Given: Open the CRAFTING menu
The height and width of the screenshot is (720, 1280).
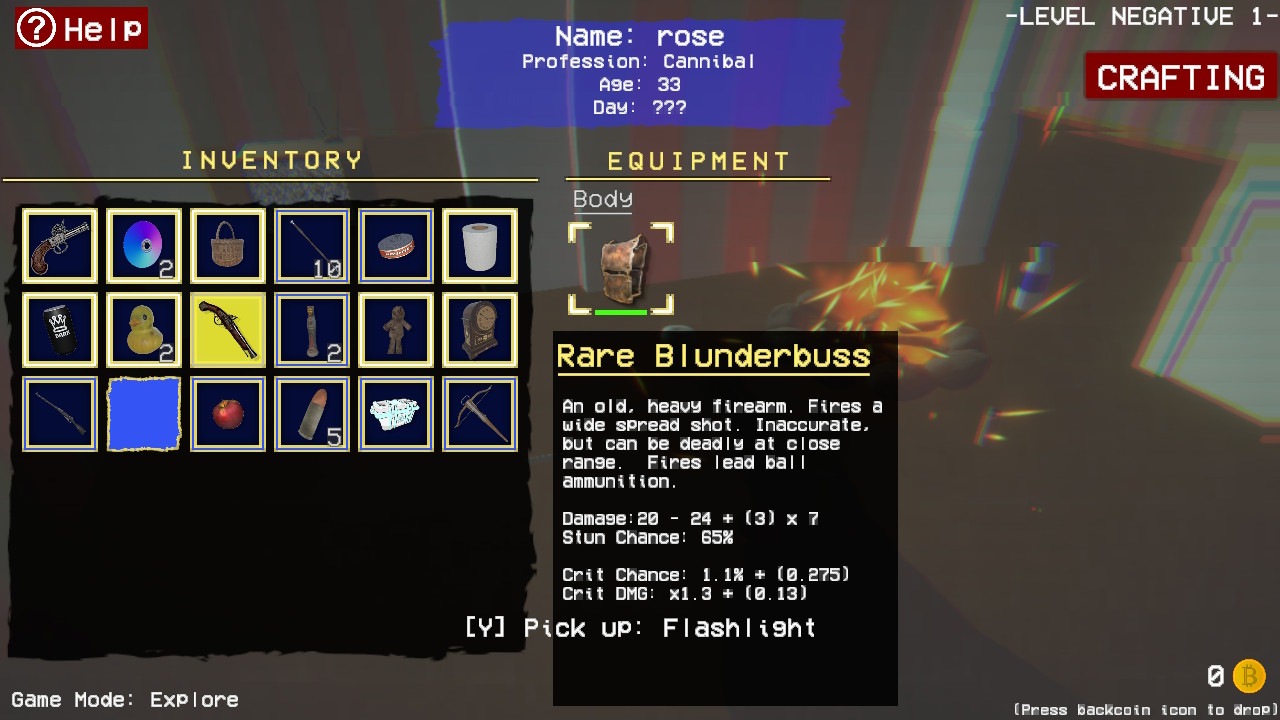Looking at the screenshot, I should 1180,77.
